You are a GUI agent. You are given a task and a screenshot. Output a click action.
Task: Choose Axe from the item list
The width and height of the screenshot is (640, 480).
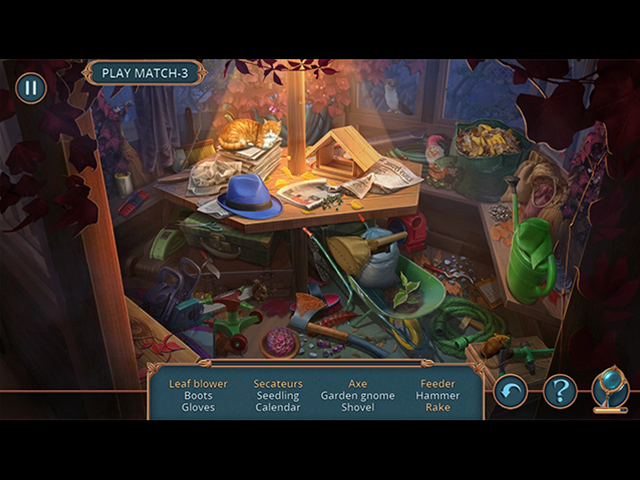[358, 383]
